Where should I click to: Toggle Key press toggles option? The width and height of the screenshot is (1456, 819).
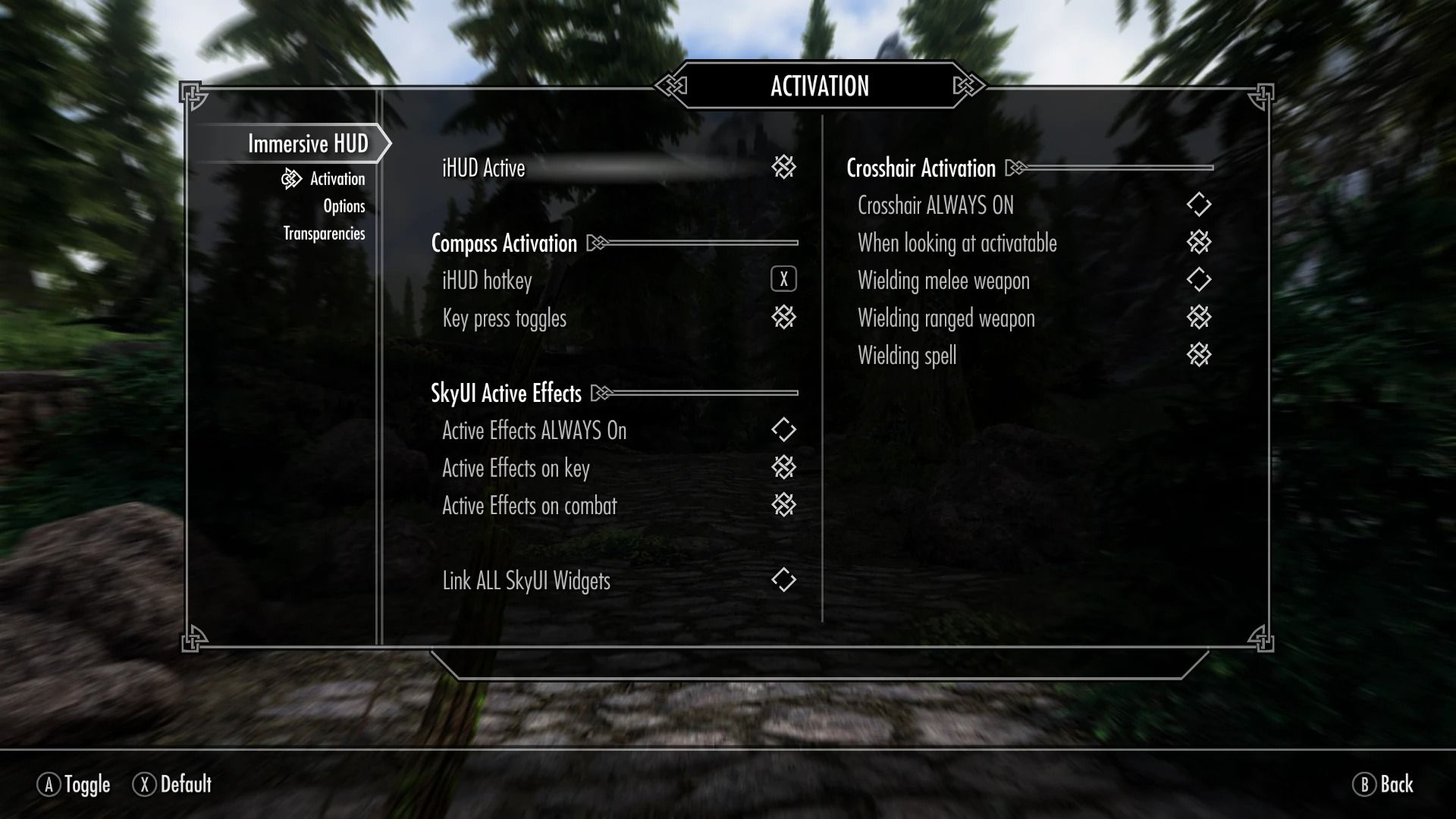pos(785,318)
